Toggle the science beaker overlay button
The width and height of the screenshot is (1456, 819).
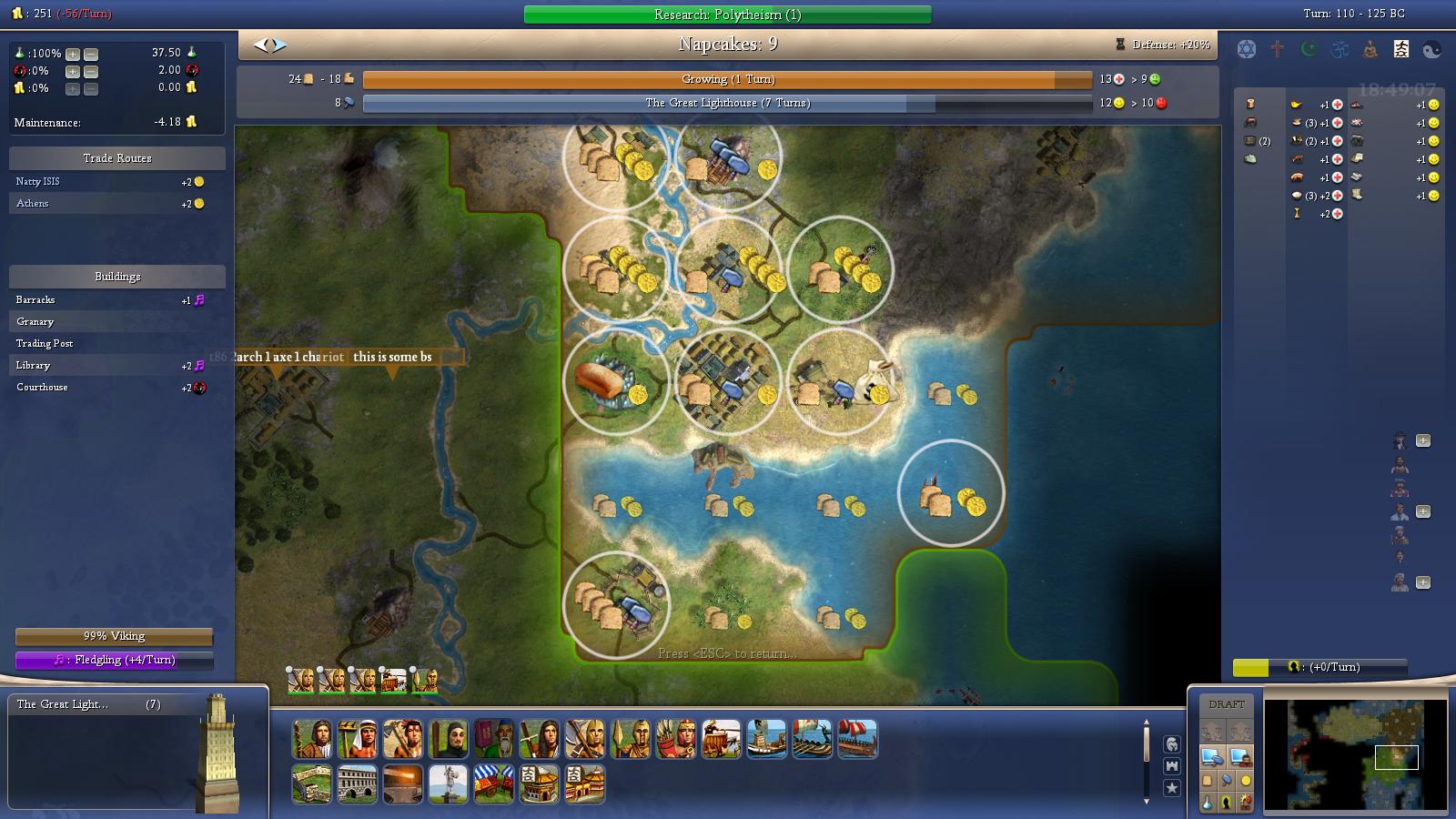click(1208, 803)
